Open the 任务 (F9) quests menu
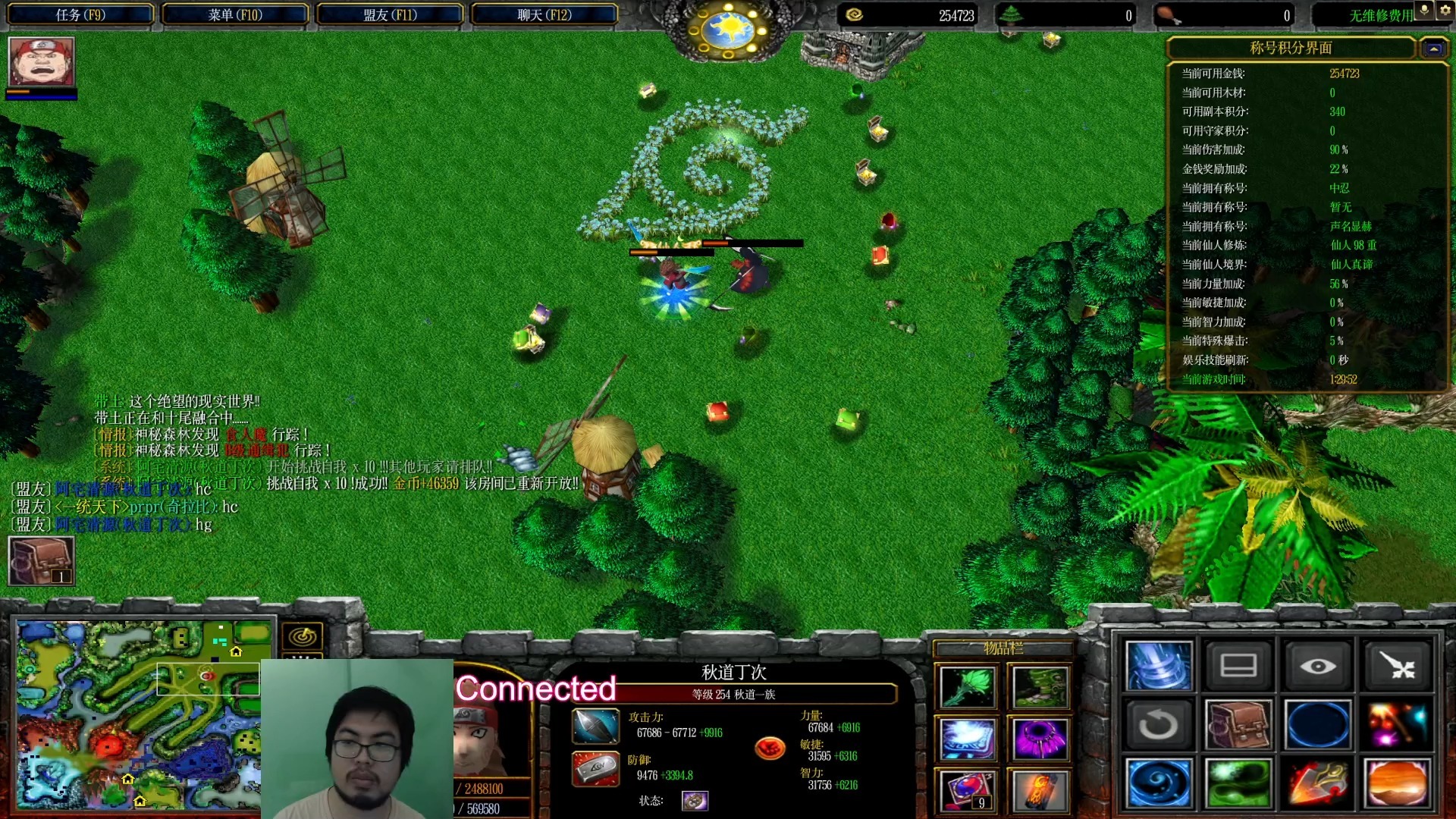Image resolution: width=1456 pixels, height=819 pixels. (x=80, y=14)
